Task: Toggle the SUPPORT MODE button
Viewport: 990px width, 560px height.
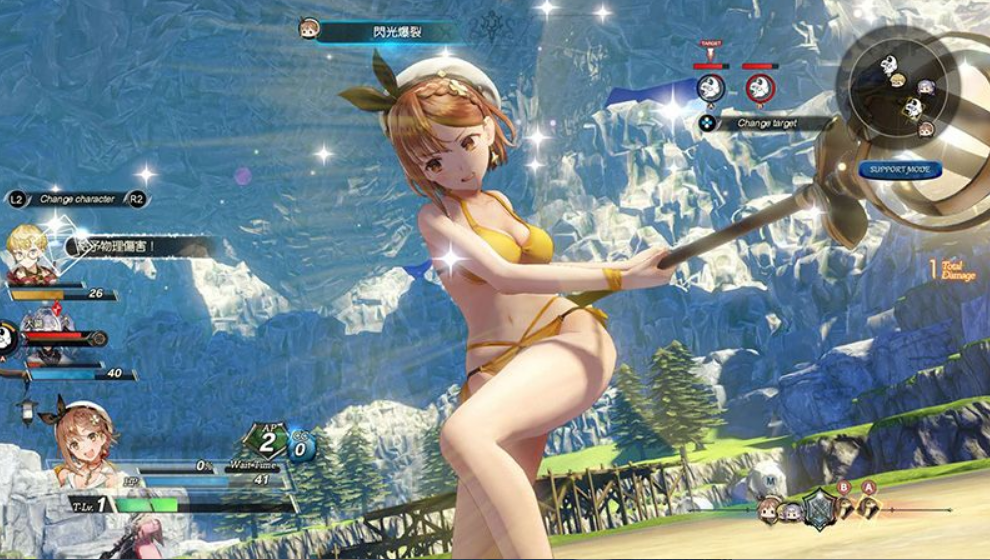Action: (899, 169)
